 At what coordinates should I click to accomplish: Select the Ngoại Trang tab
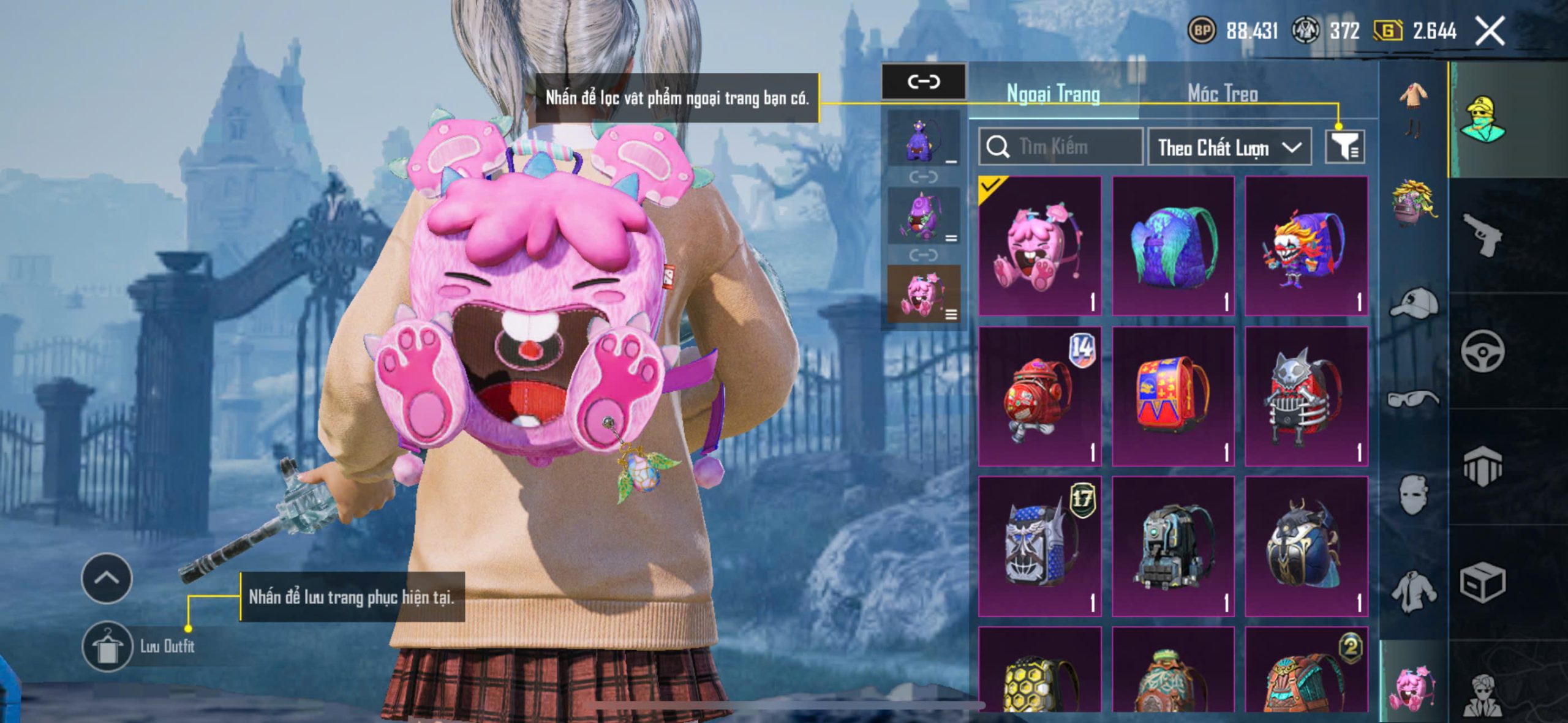(1053, 94)
